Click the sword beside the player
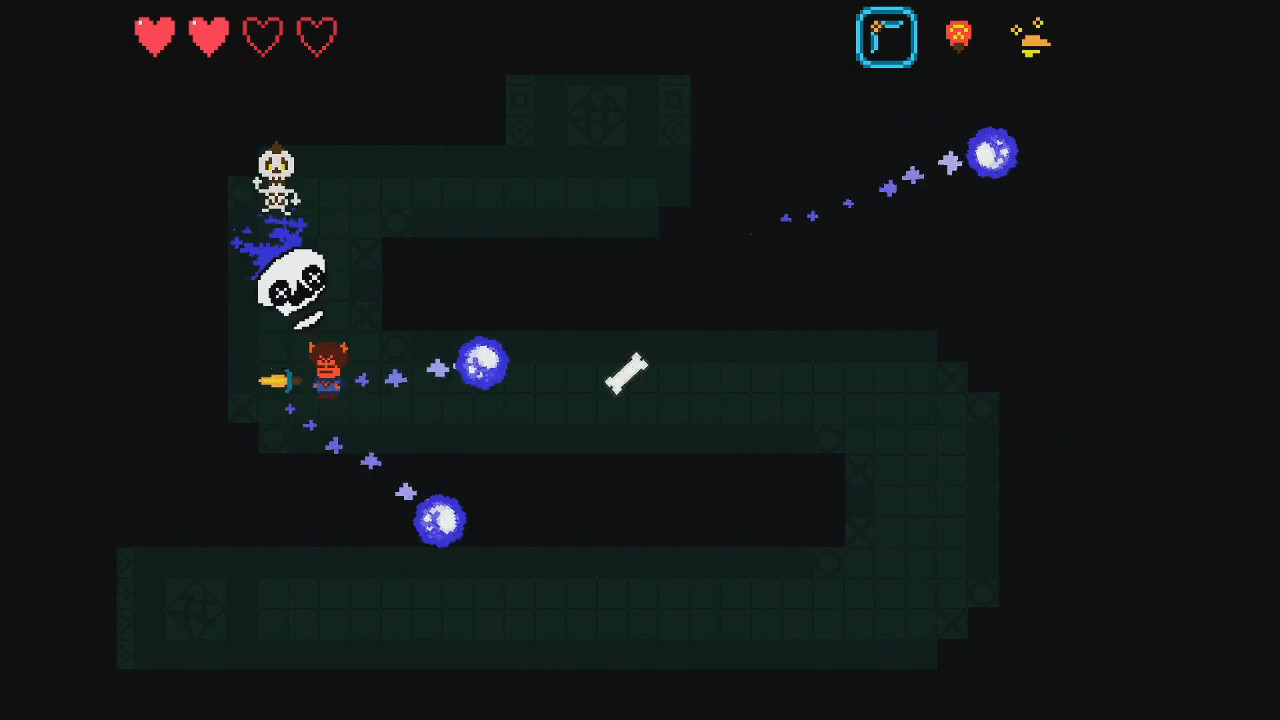The image size is (1280, 720). [x=278, y=382]
